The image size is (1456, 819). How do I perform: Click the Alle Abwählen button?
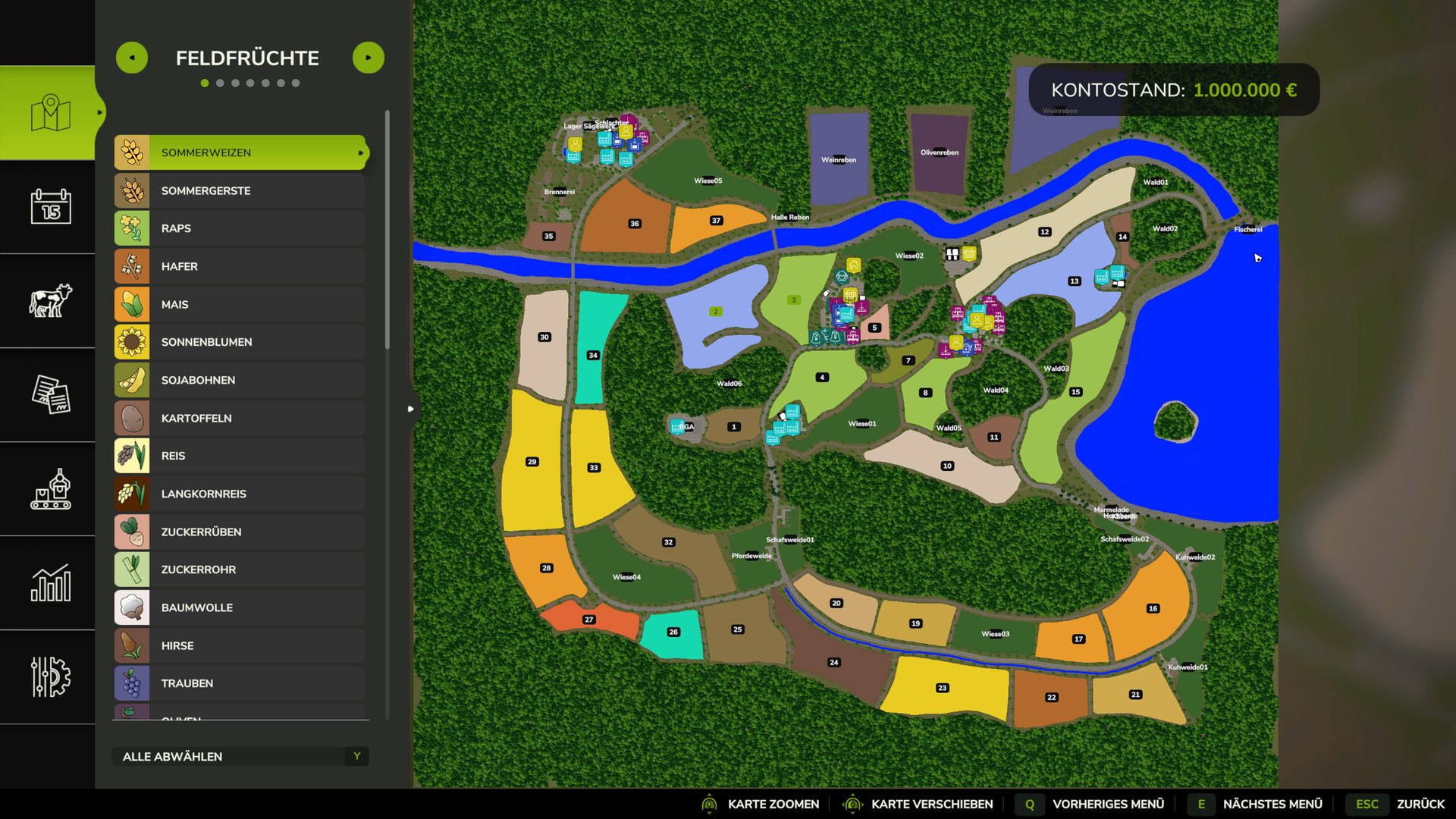[x=240, y=756]
